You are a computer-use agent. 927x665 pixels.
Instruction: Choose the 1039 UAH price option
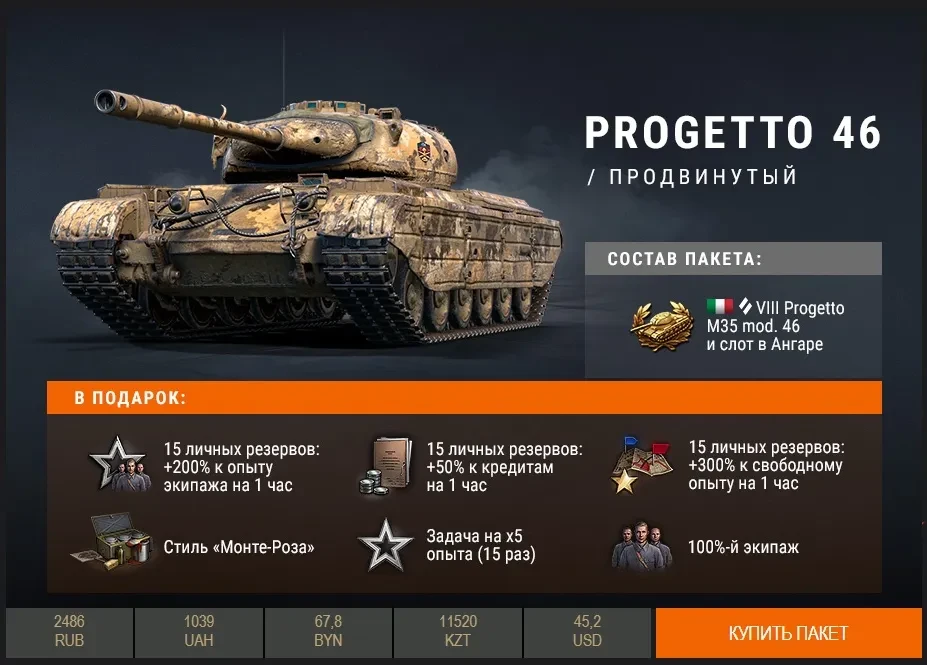coord(199,632)
